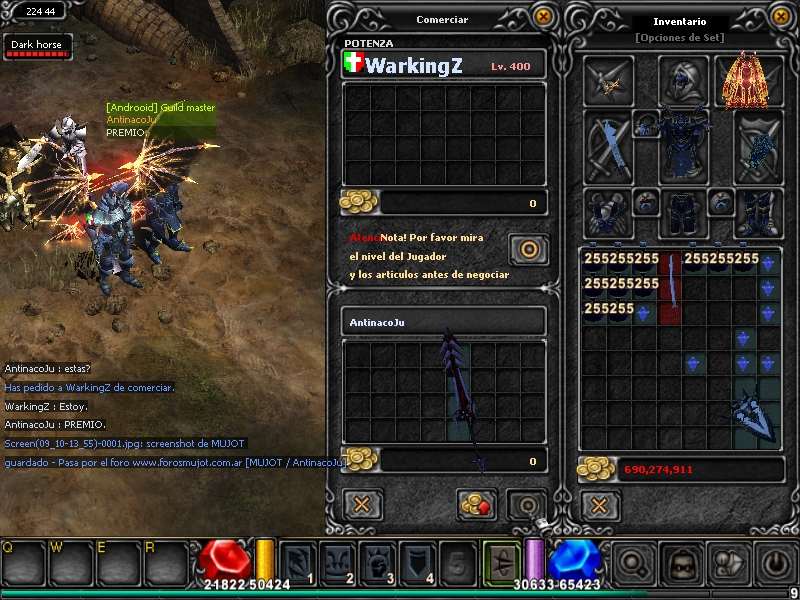Select the large spiked shield in inventory
Image resolution: width=800 pixels, height=600 pixels.
(x=756, y=412)
